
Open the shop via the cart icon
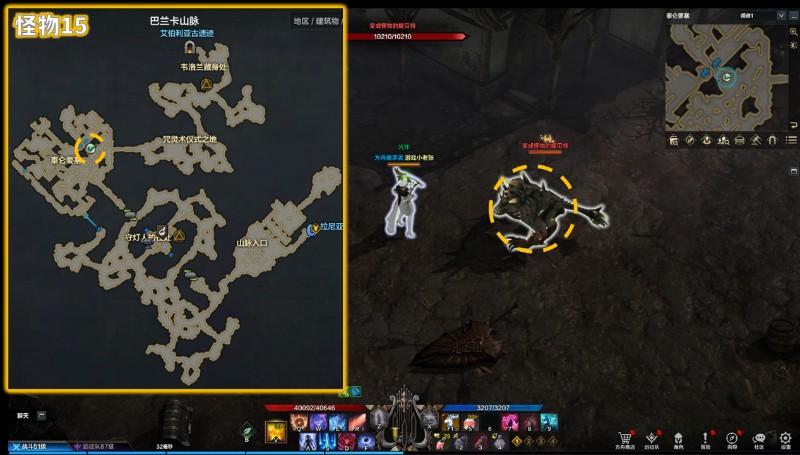pyautogui.click(x=626, y=437)
